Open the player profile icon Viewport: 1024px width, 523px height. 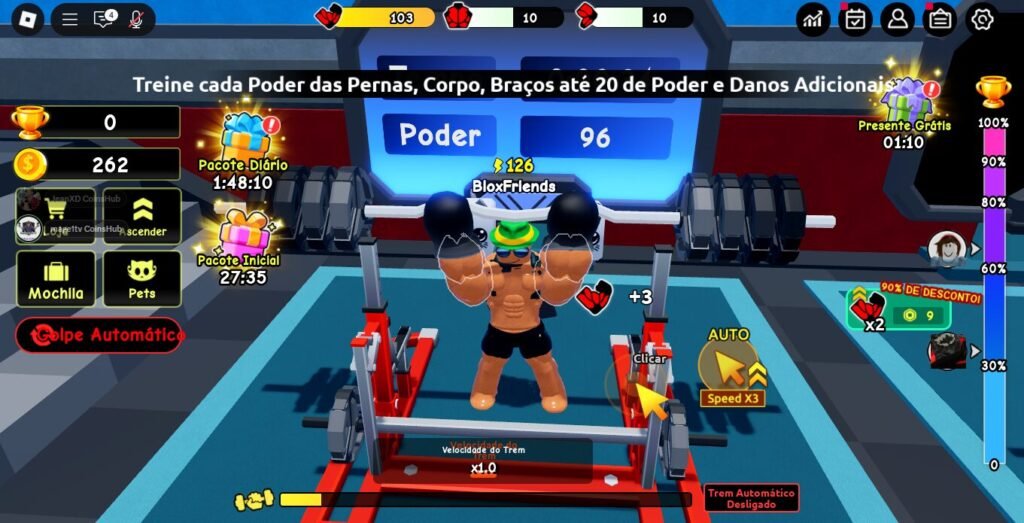tap(897, 19)
